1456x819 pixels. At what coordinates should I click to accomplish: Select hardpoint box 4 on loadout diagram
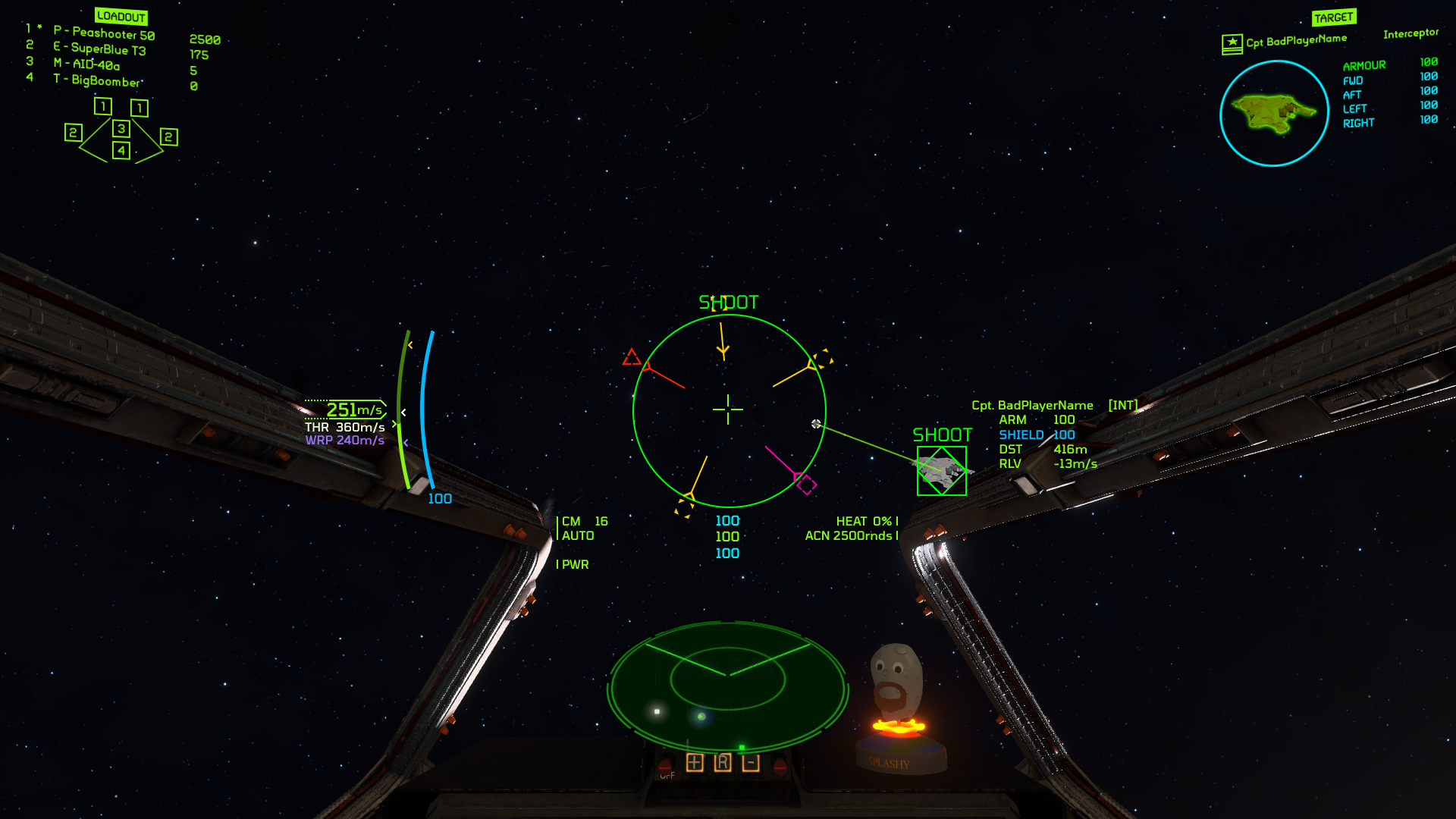pyautogui.click(x=121, y=150)
